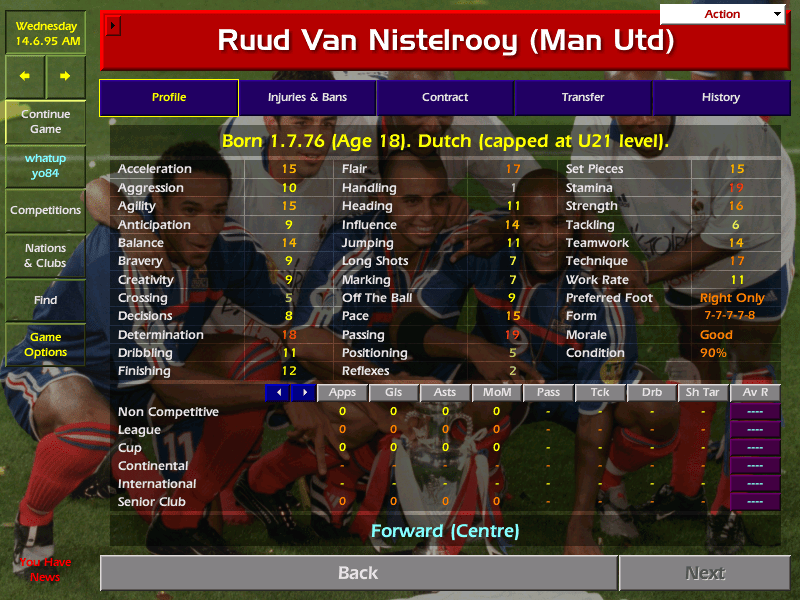The height and width of the screenshot is (600, 800).
Task: Open Nations & Clubs
Action: [x=45, y=256]
